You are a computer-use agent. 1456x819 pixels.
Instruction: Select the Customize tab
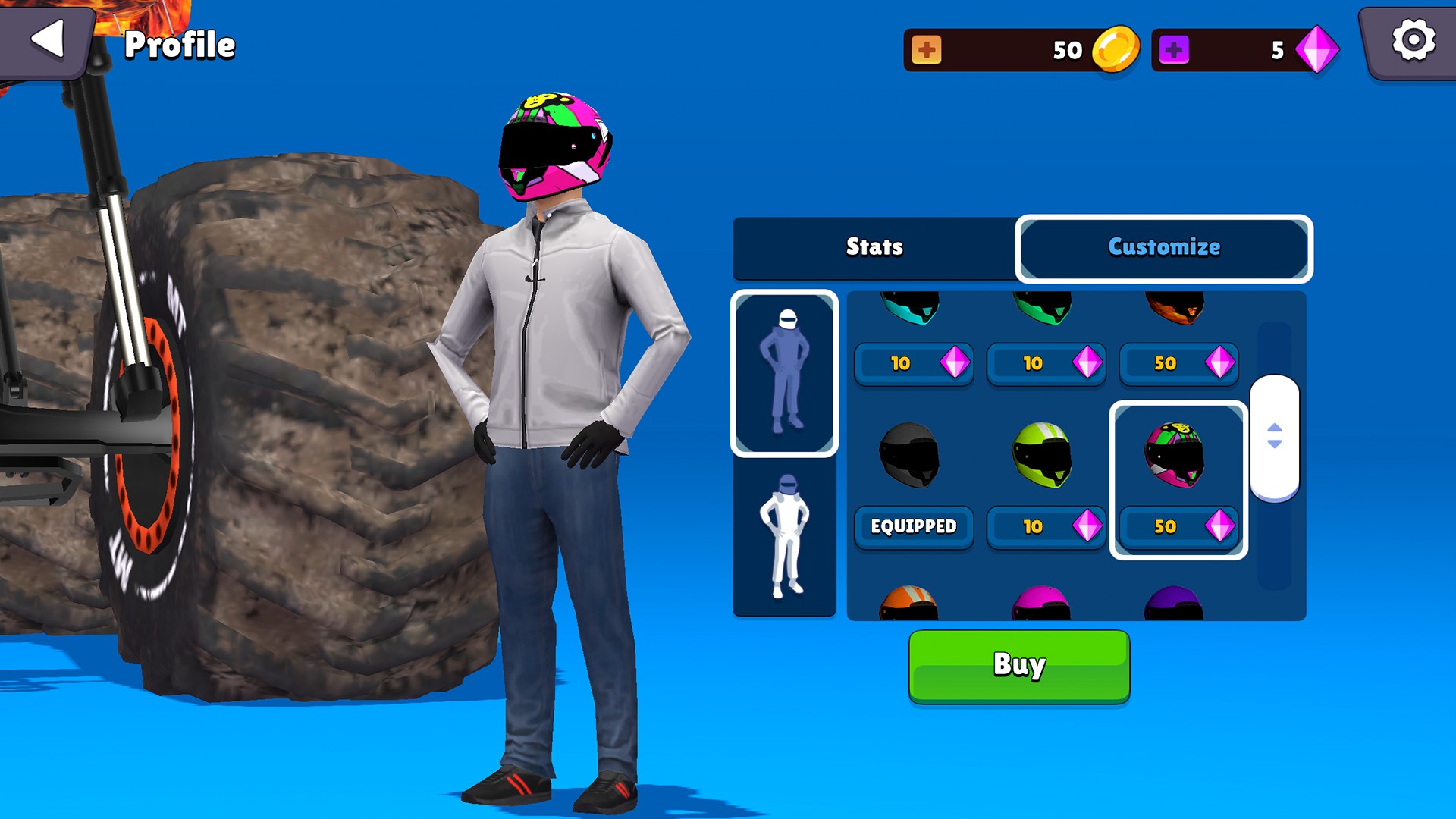pos(1163,247)
